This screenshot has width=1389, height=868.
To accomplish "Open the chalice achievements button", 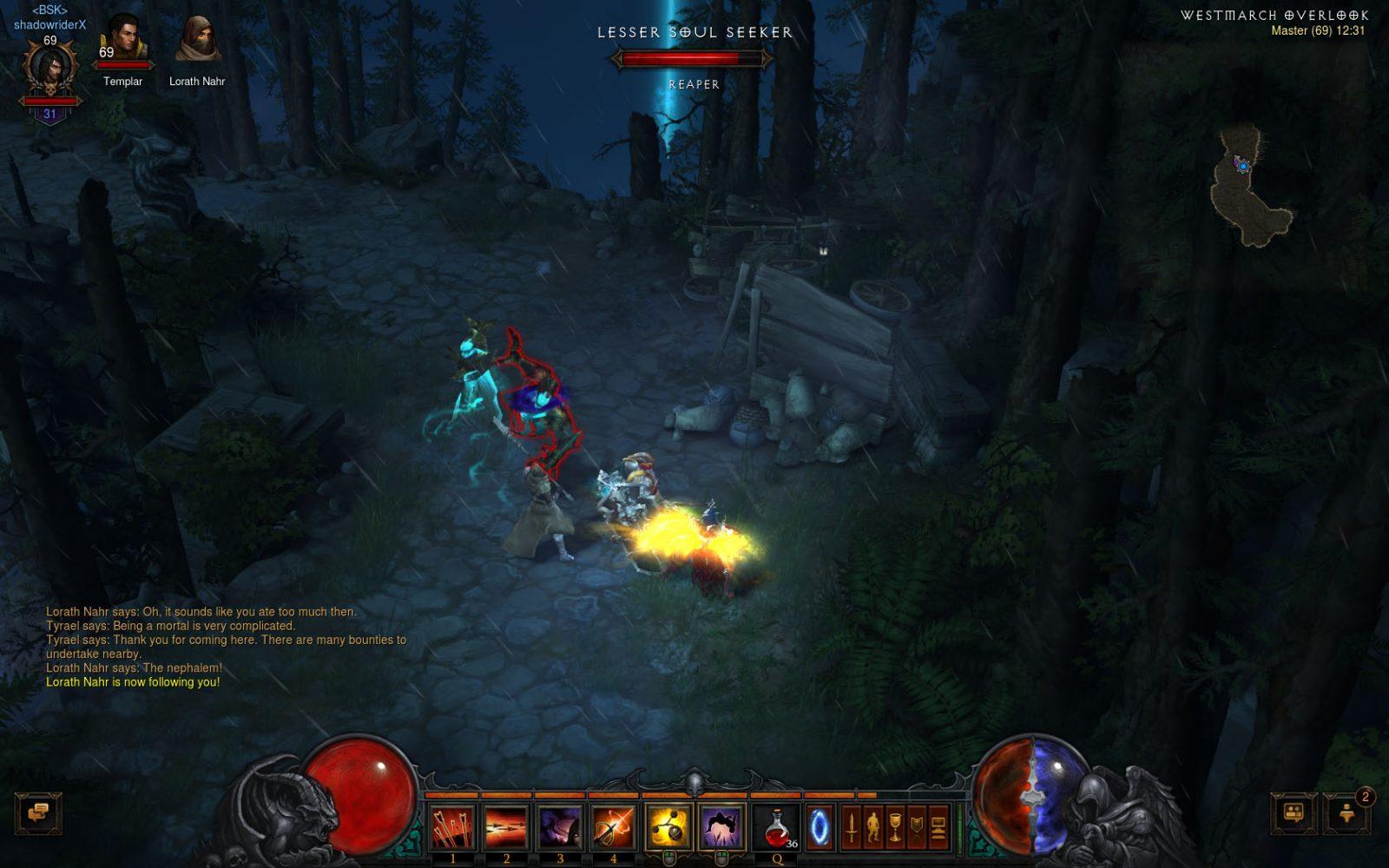I will click(x=895, y=825).
